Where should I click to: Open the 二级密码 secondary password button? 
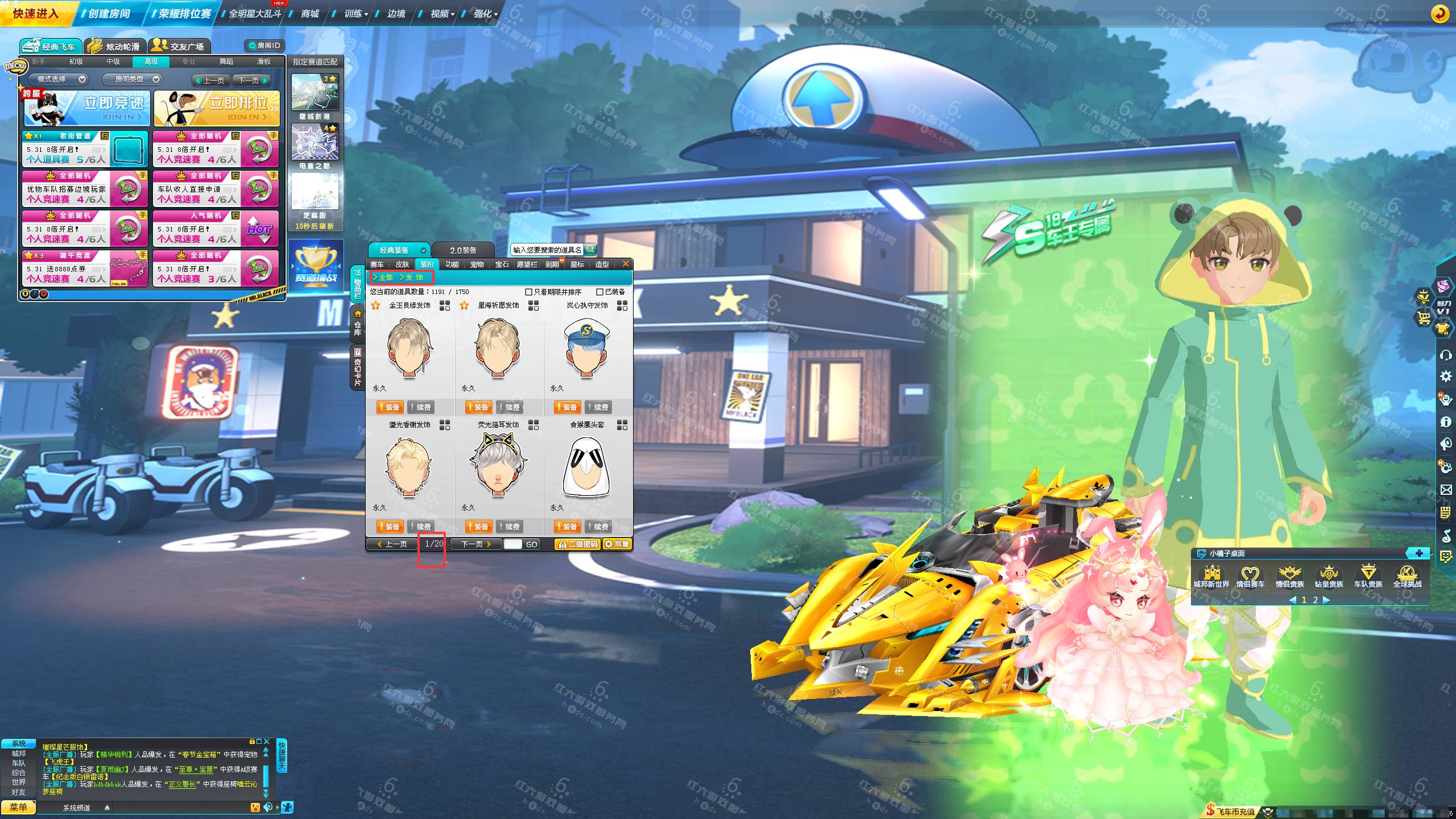pyautogui.click(x=577, y=544)
